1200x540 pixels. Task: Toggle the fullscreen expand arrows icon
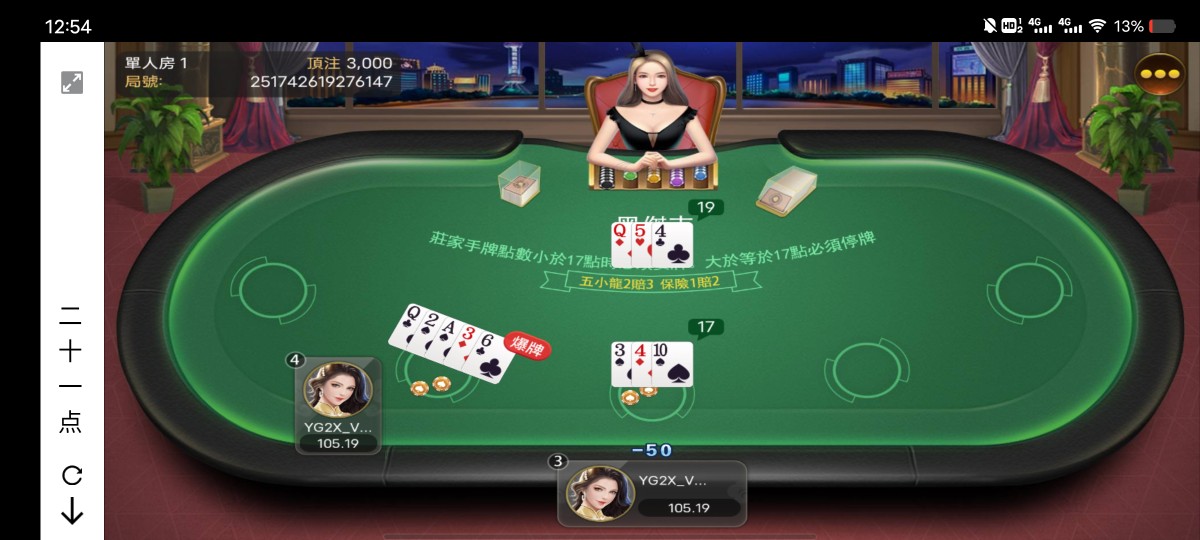(72, 83)
